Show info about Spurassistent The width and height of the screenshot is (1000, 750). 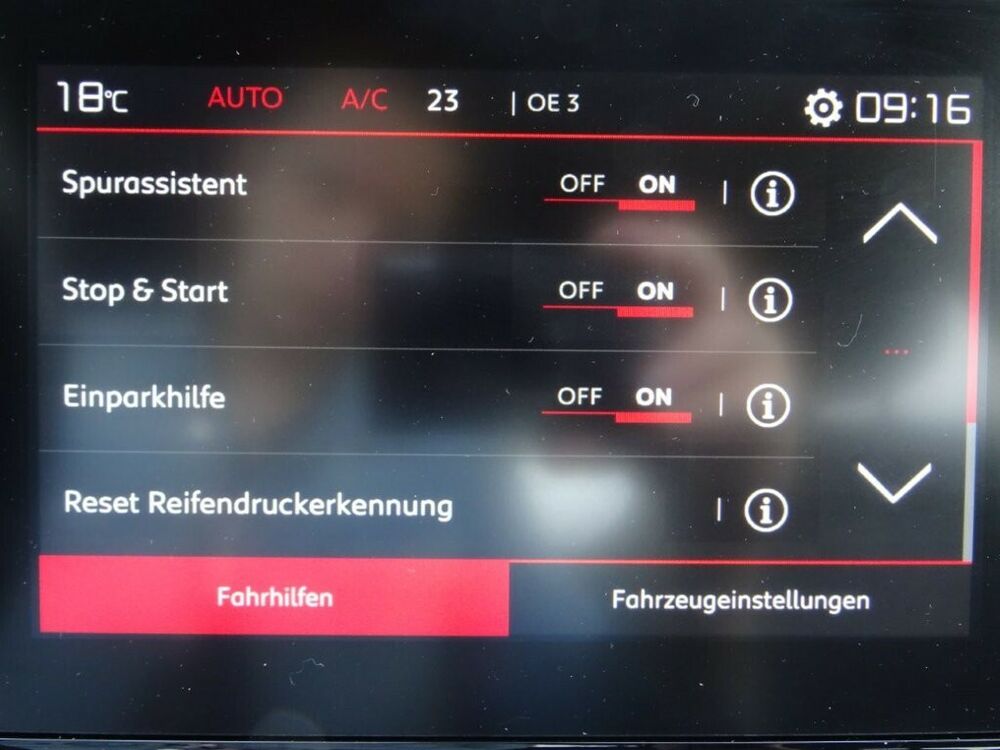[772, 194]
